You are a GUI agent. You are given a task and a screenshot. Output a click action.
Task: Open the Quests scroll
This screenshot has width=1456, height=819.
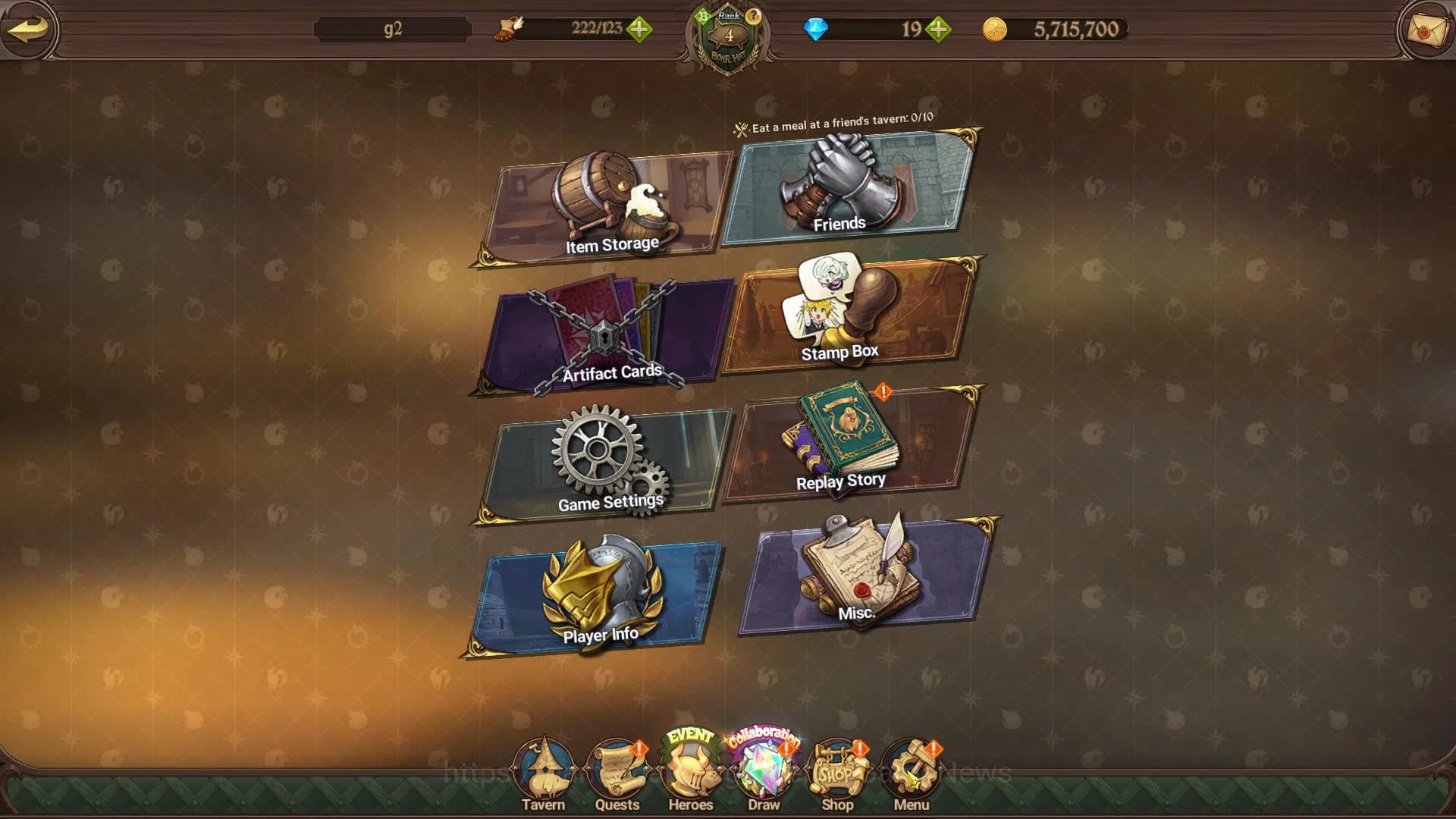(x=617, y=775)
